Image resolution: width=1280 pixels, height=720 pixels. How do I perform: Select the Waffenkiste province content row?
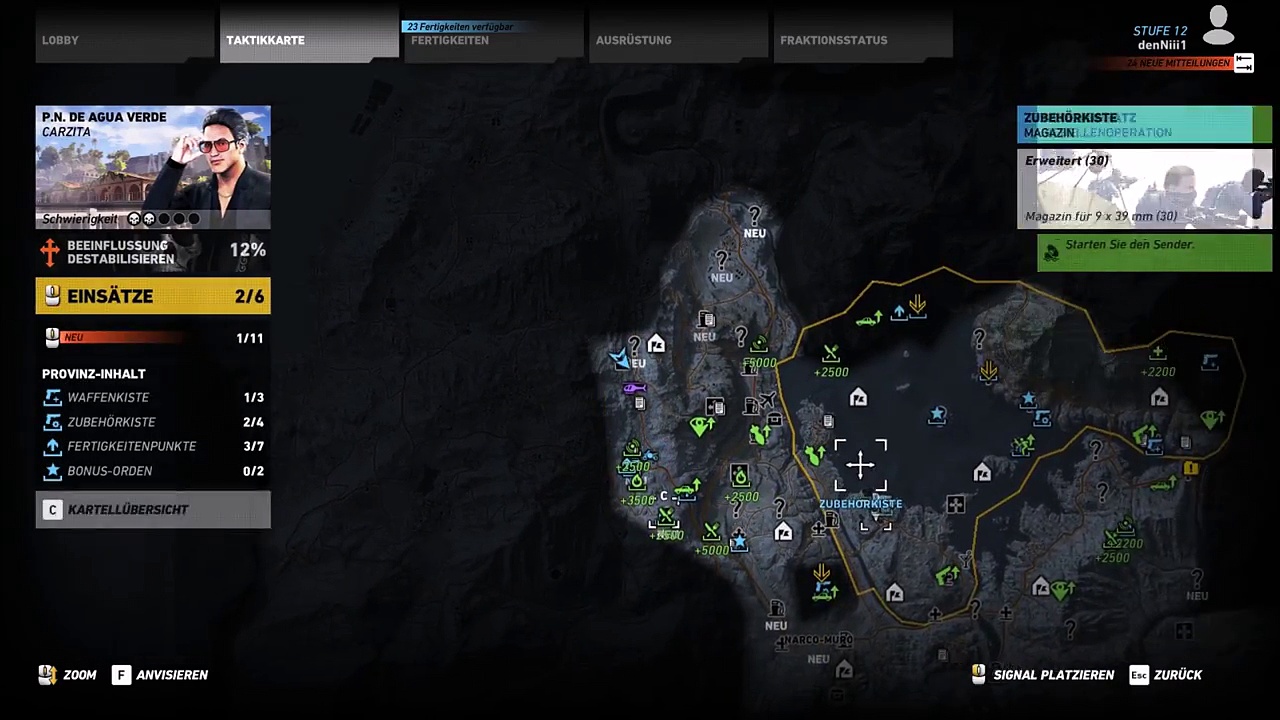click(x=153, y=398)
